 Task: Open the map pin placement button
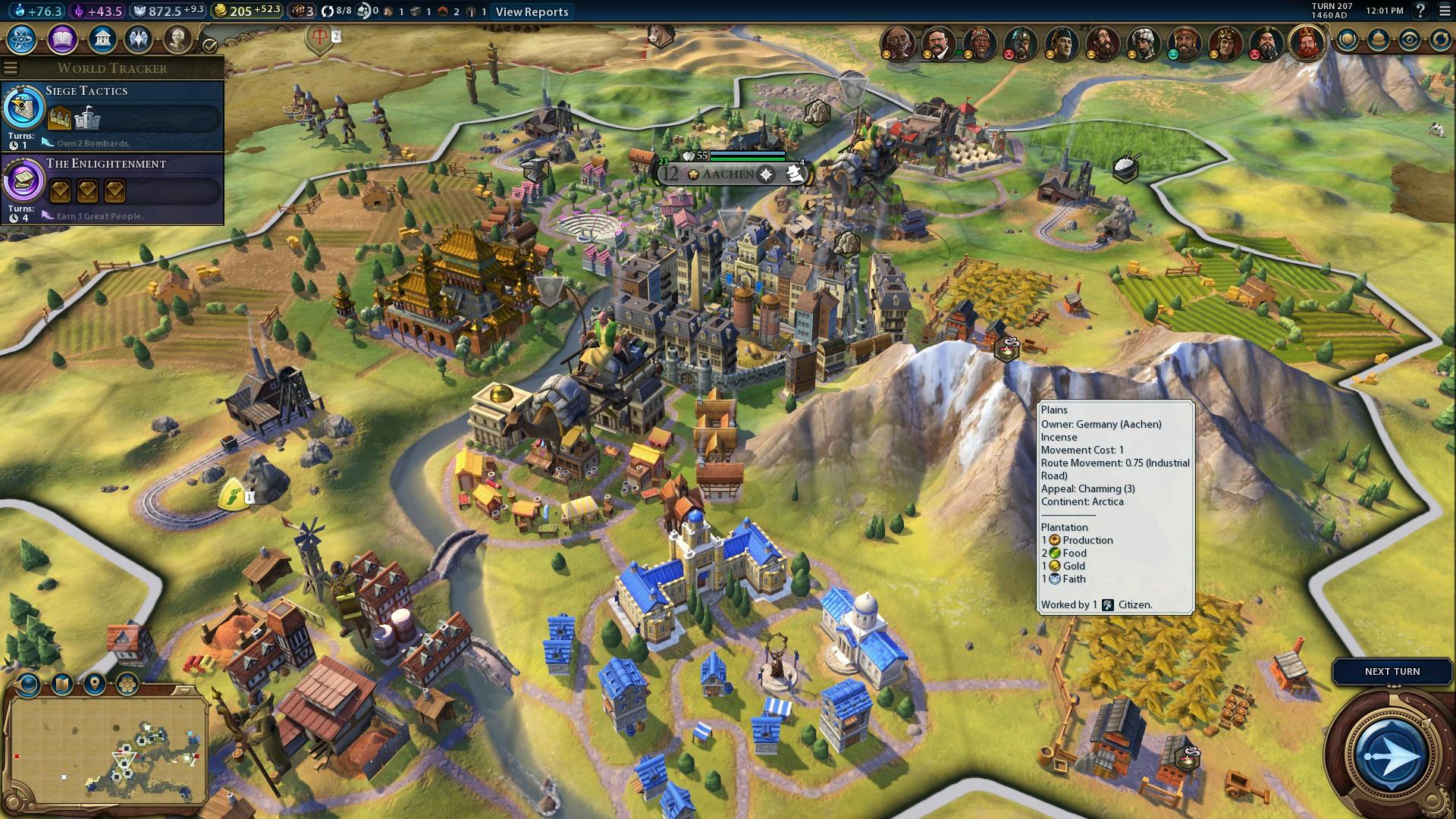[x=95, y=685]
